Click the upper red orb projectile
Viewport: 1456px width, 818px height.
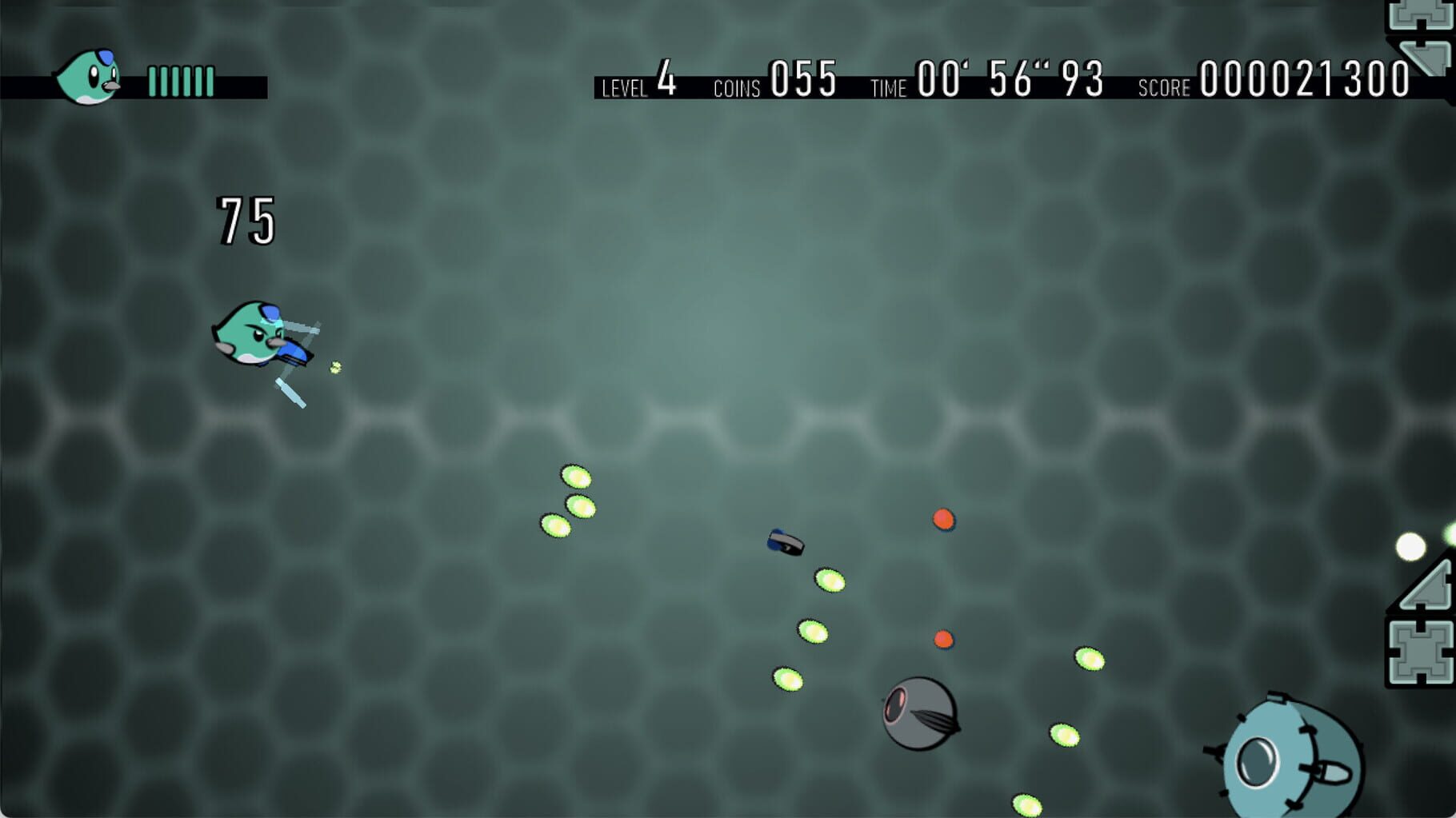pos(944,520)
